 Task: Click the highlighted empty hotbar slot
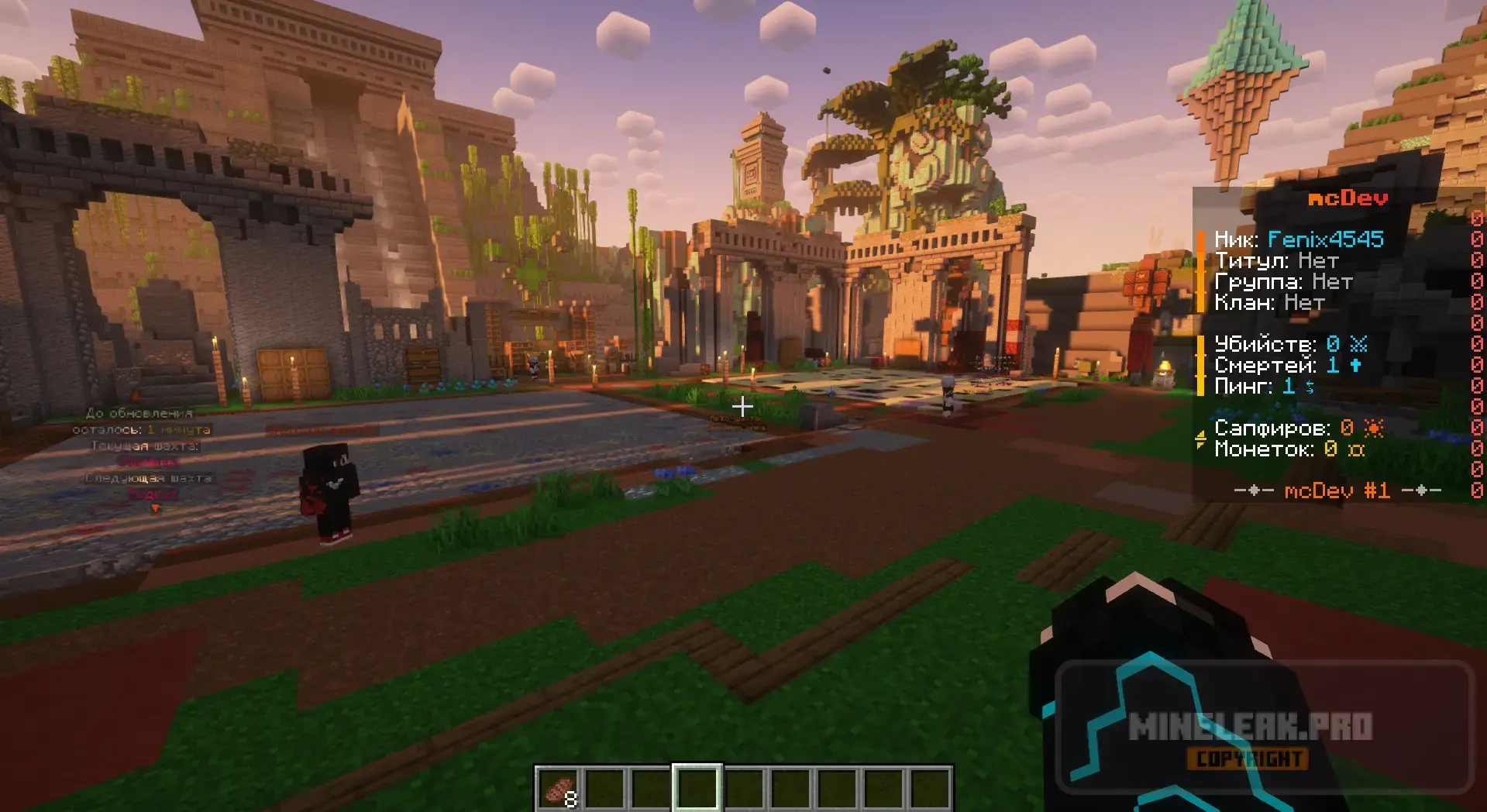697,790
